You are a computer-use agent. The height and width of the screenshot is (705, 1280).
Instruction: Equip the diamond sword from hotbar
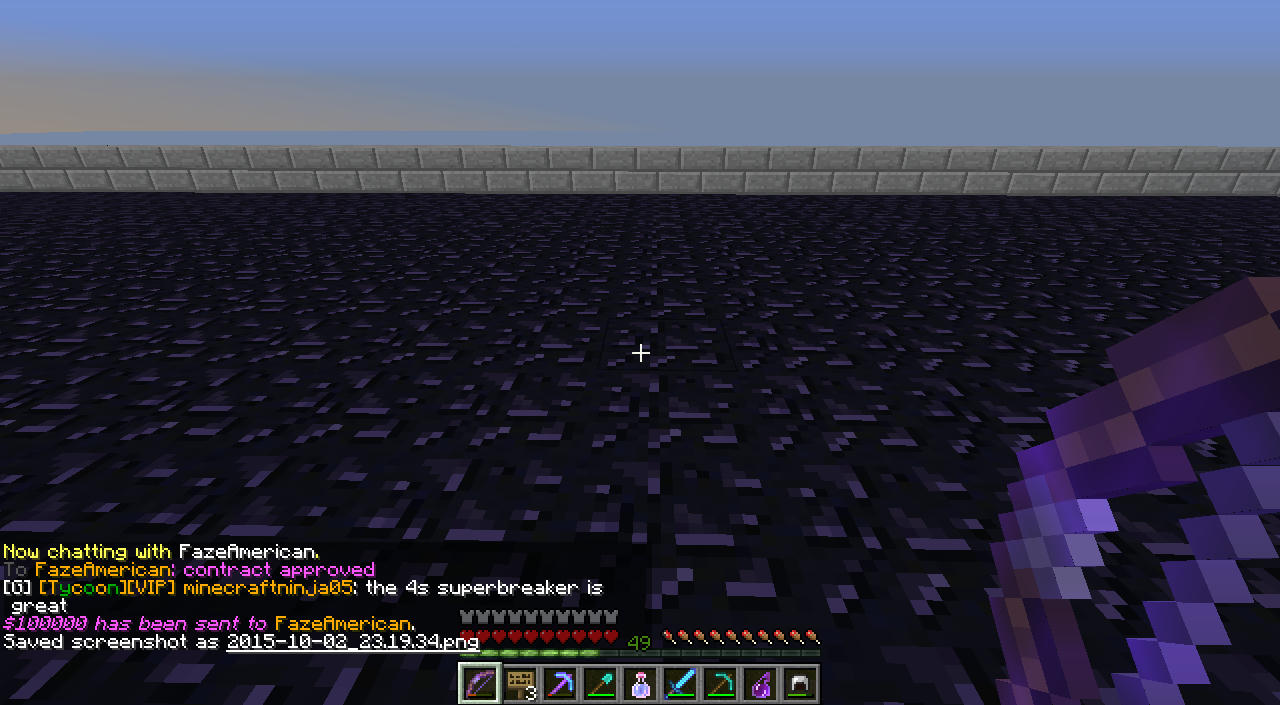pos(680,684)
